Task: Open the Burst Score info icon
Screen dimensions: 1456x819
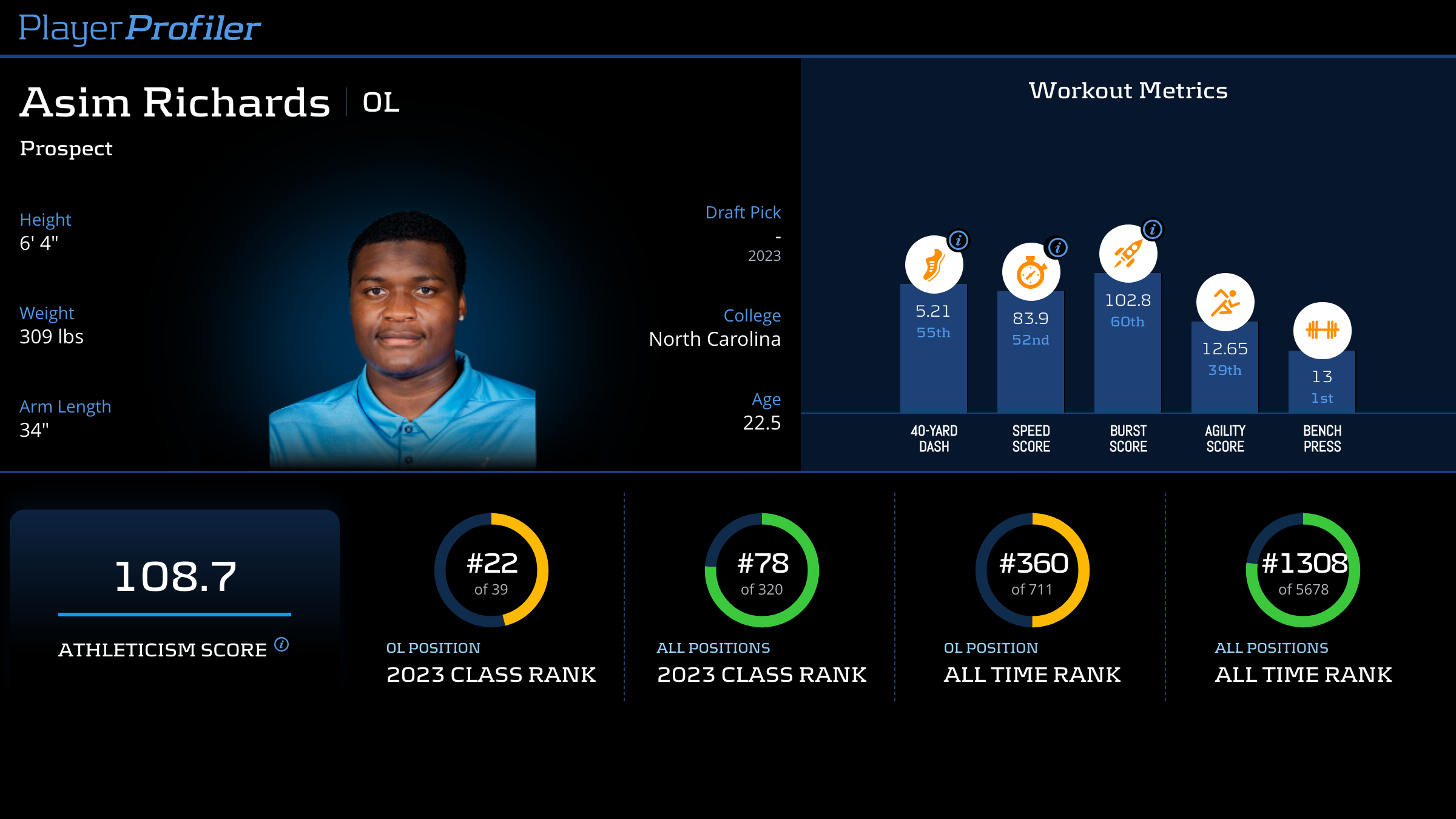Action: [1153, 229]
